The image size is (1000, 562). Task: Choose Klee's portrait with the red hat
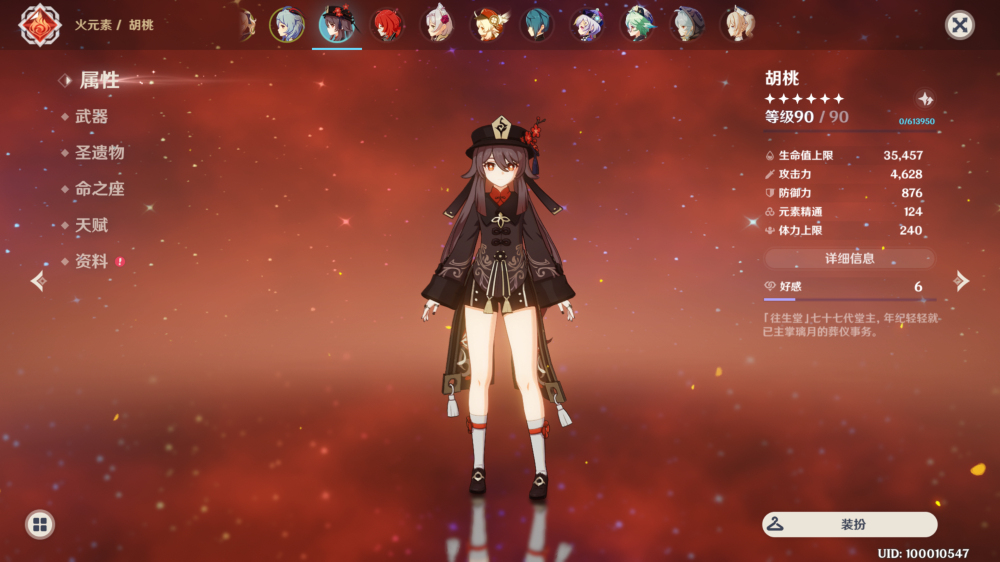click(487, 25)
